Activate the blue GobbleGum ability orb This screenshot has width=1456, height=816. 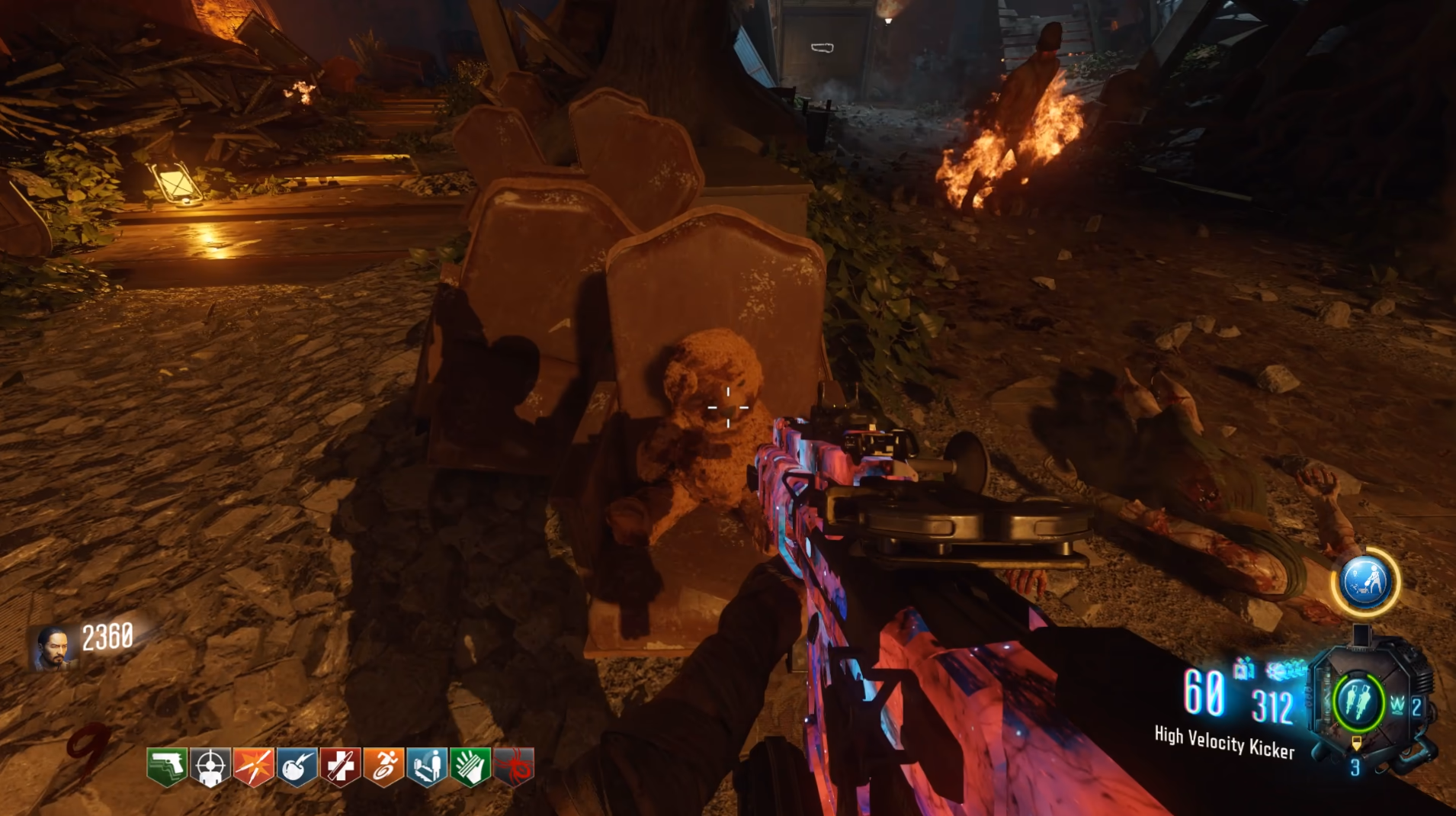pyautogui.click(x=1365, y=582)
